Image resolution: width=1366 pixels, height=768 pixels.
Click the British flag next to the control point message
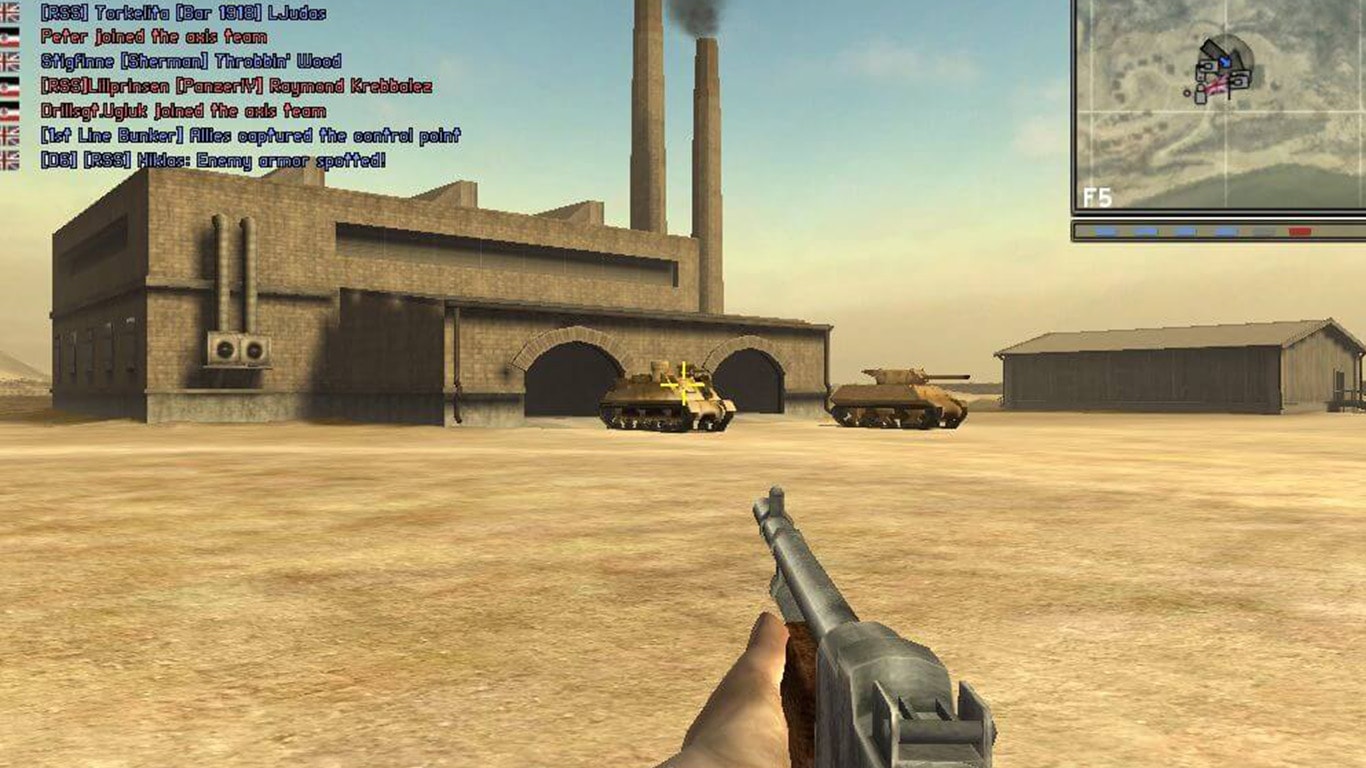point(10,135)
